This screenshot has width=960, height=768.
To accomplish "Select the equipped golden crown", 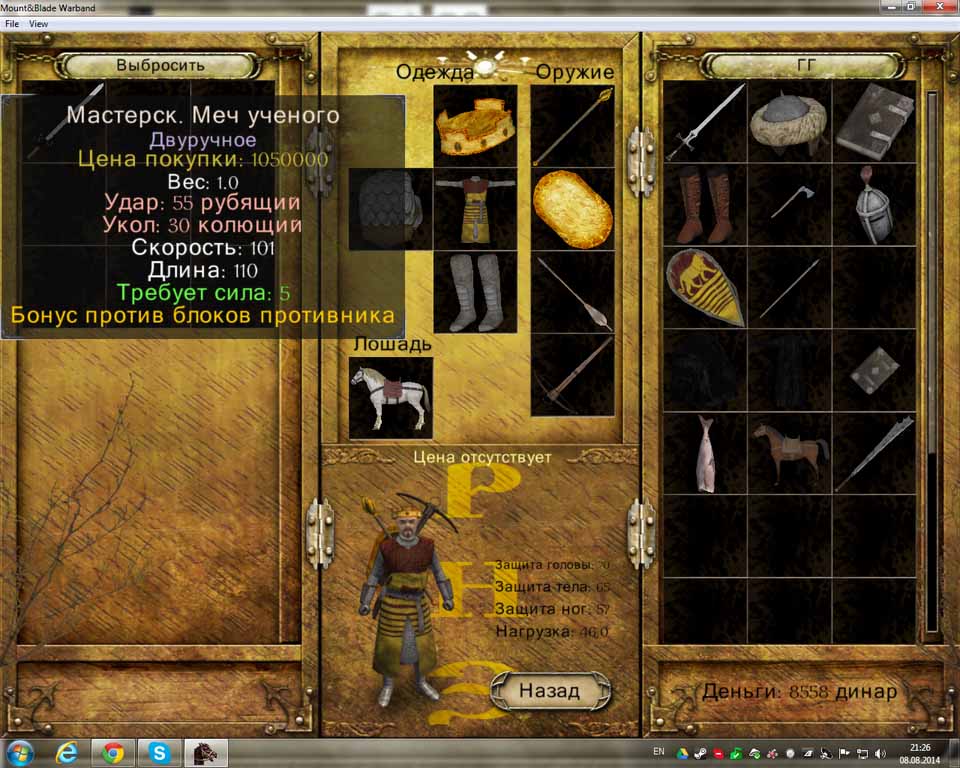I will (x=475, y=126).
